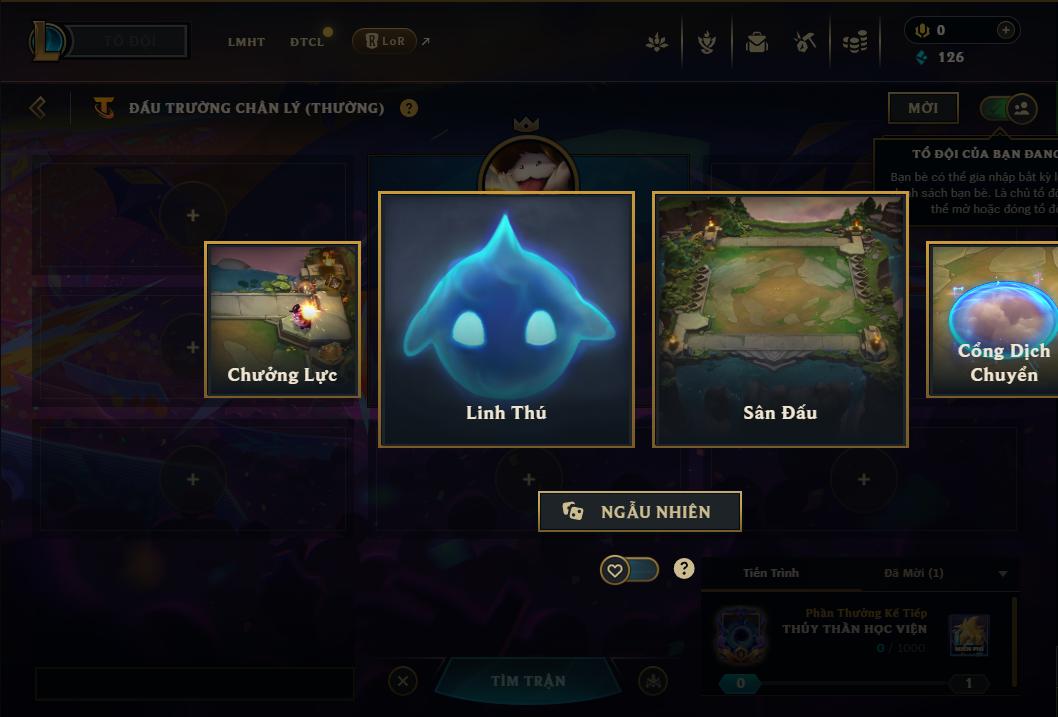Screen dimensions: 1058x717
Task: Choose the Sân Đấu arena card
Action: coord(780,319)
